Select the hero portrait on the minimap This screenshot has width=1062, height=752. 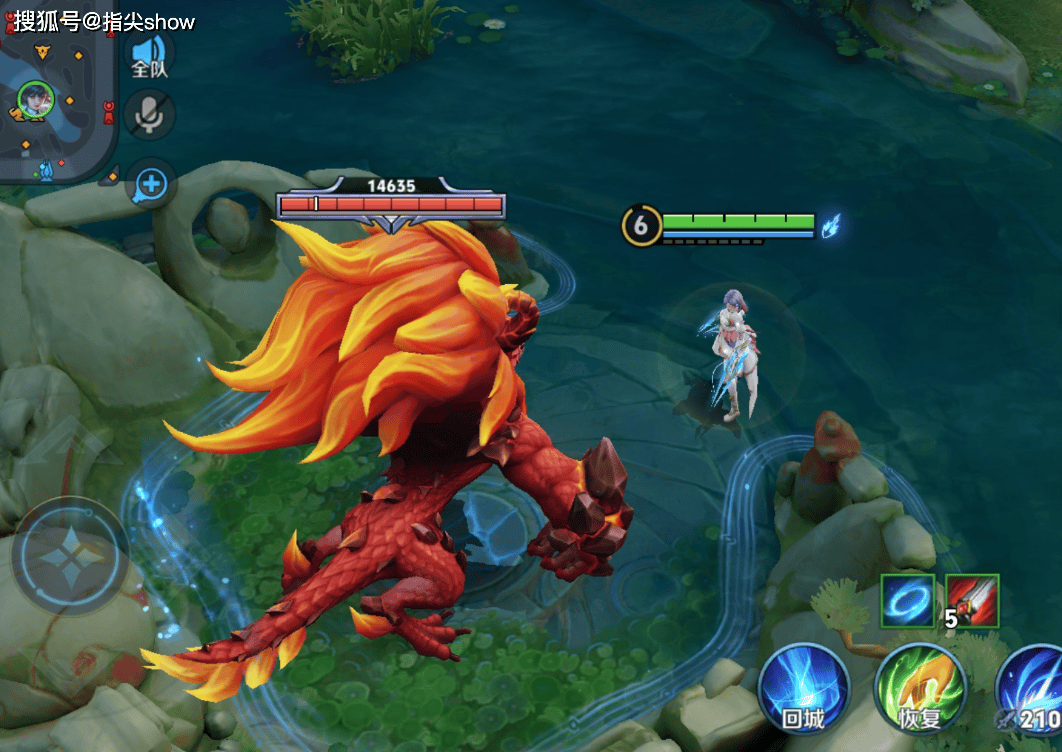[35, 99]
